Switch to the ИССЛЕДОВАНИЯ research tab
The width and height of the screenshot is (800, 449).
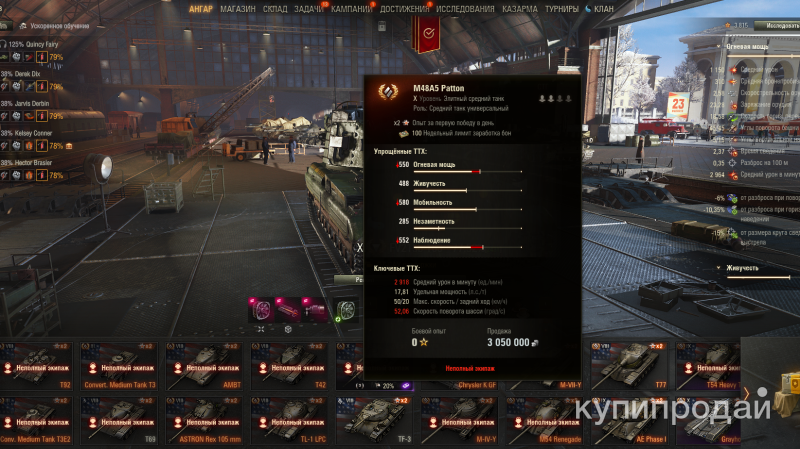[465, 8]
